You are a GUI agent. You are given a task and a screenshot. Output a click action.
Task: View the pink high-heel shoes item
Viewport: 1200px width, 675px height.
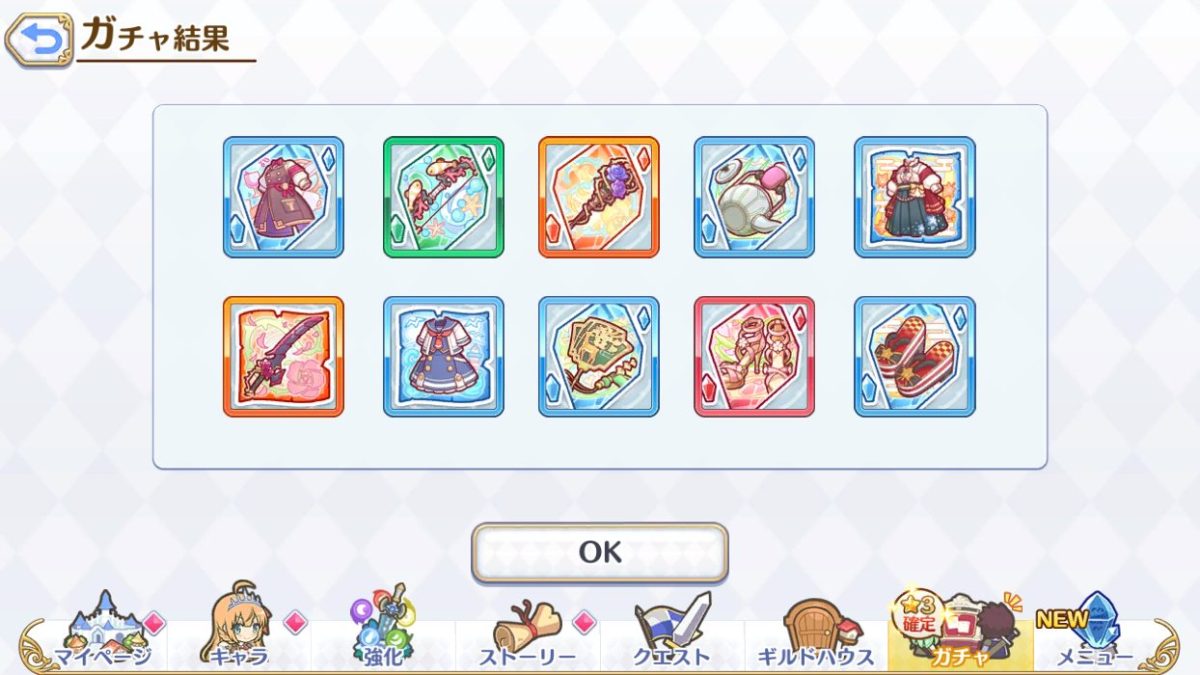(x=754, y=356)
